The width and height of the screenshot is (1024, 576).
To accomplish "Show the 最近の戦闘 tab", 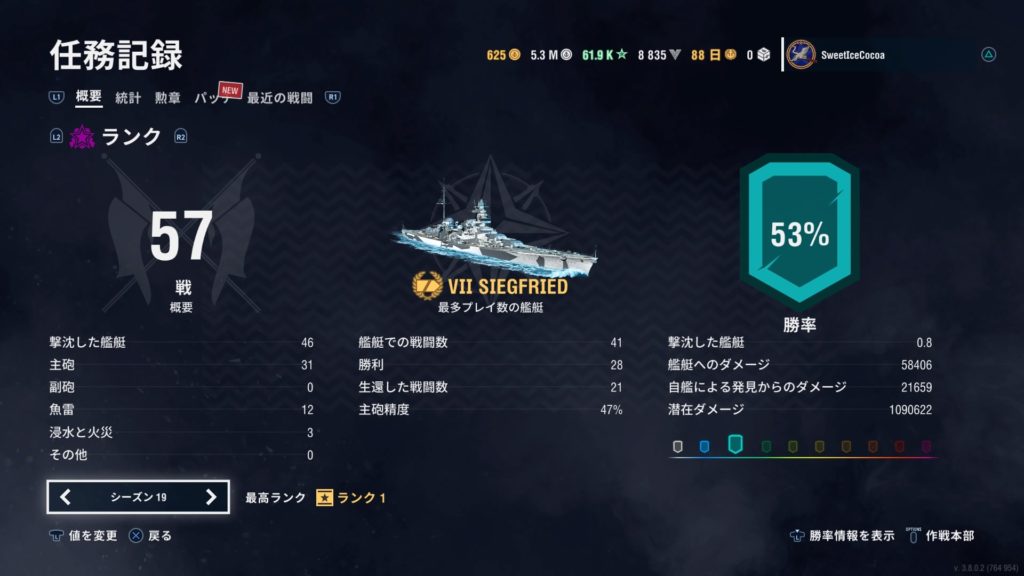I will point(280,98).
